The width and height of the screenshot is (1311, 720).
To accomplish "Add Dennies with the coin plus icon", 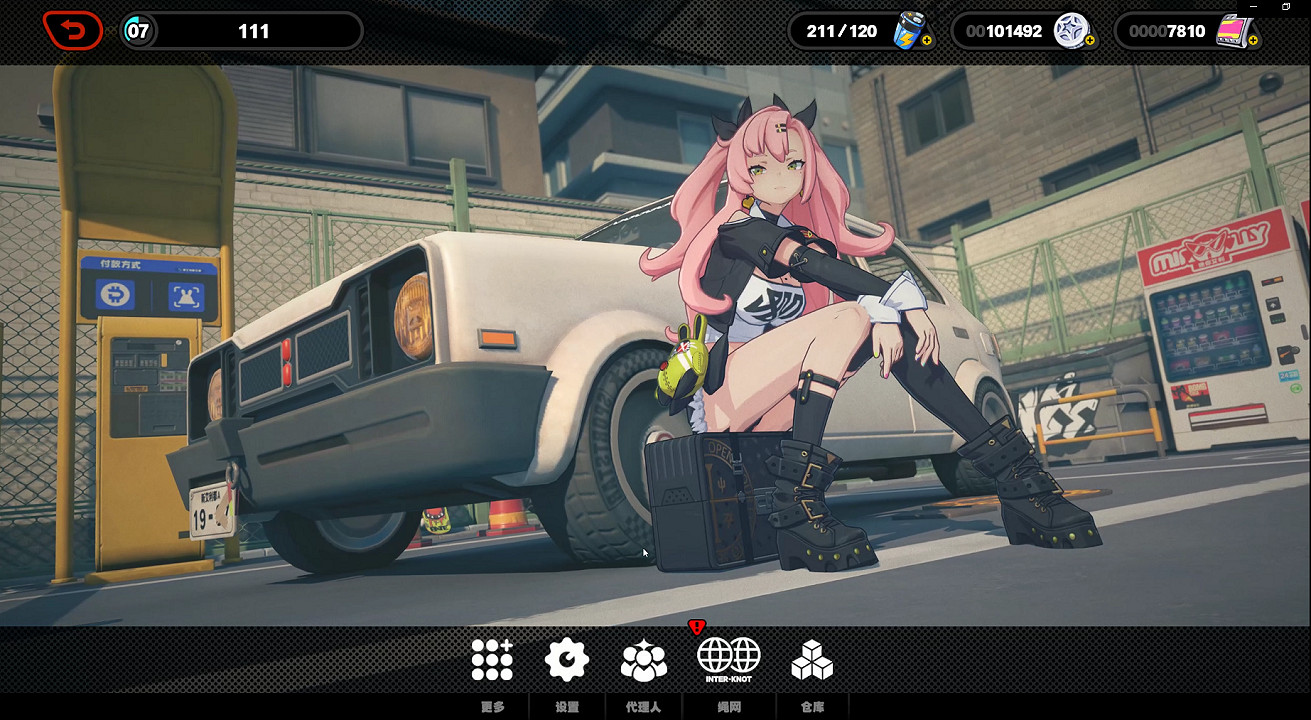I will tap(1090, 41).
